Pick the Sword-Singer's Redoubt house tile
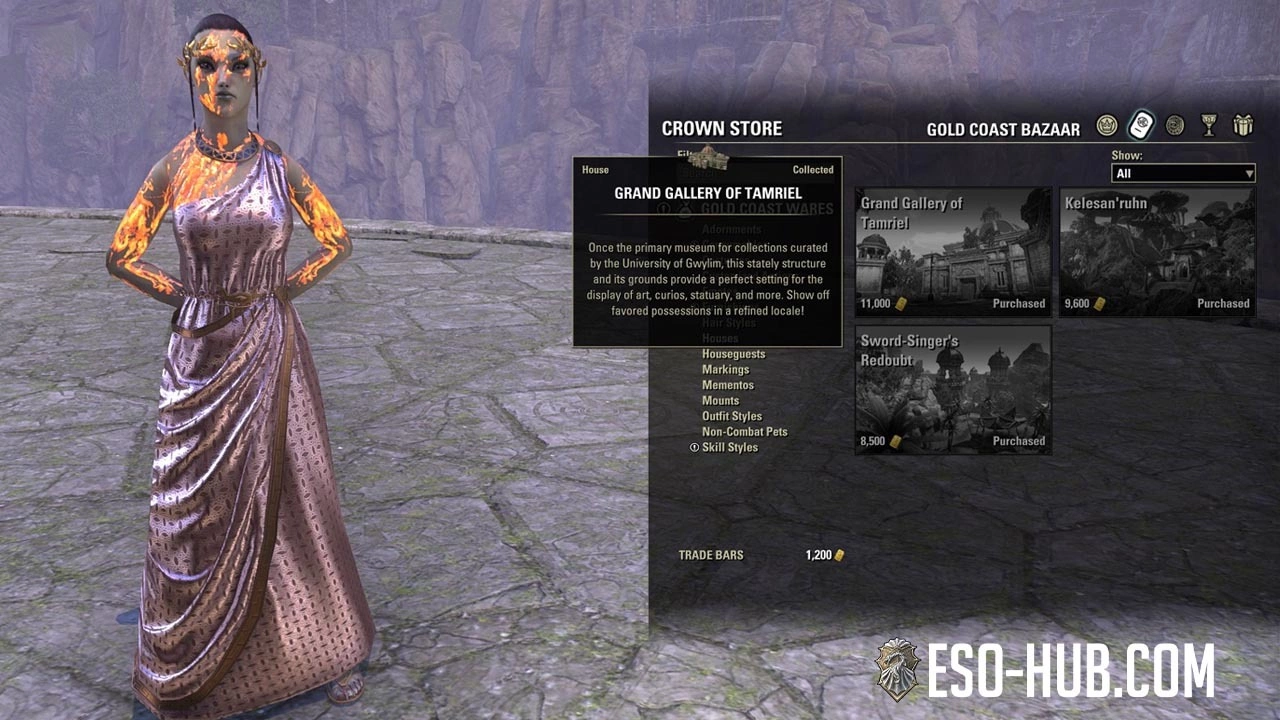The width and height of the screenshot is (1280, 720). click(x=953, y=389)
